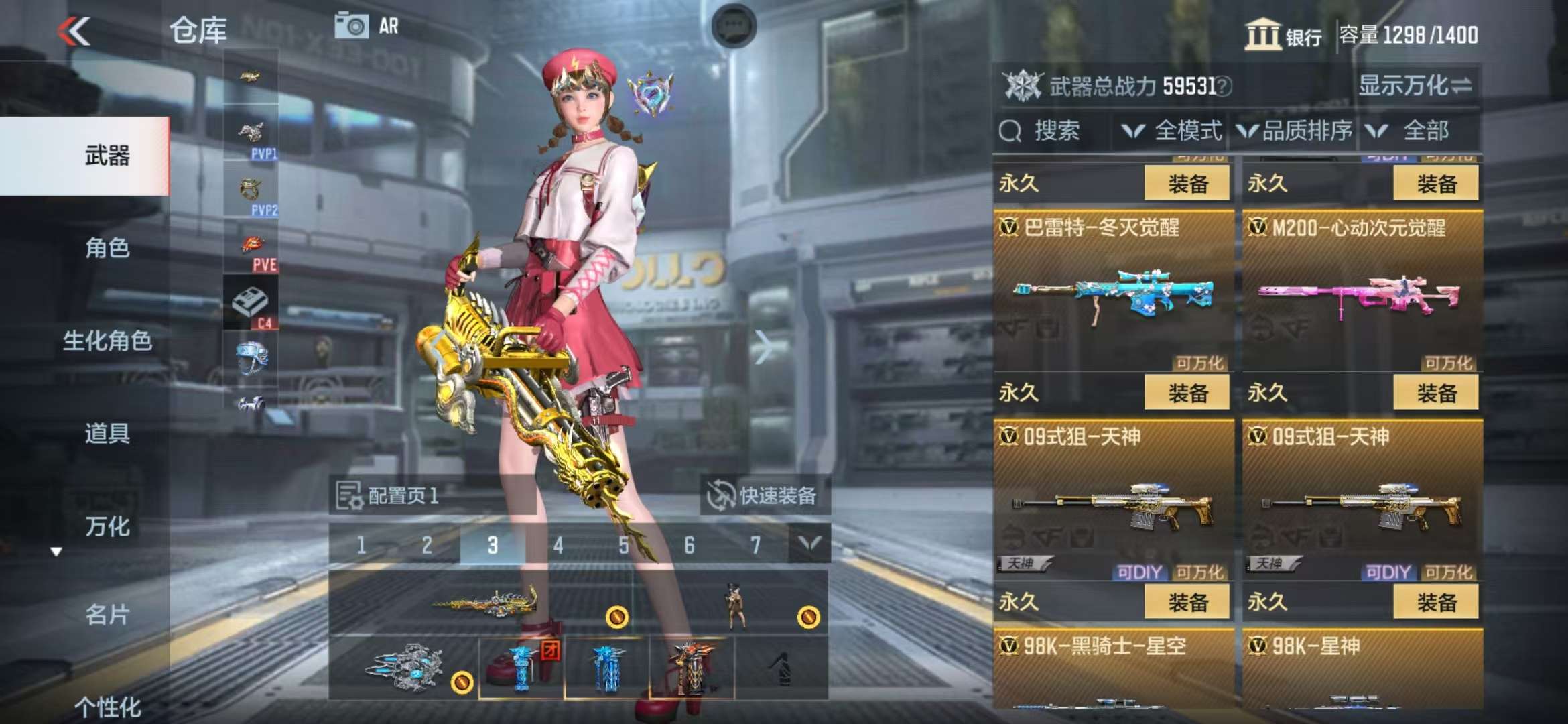Open the 道具 items category
This screenshot has height=724, width=1568.
tap(107, 433)
